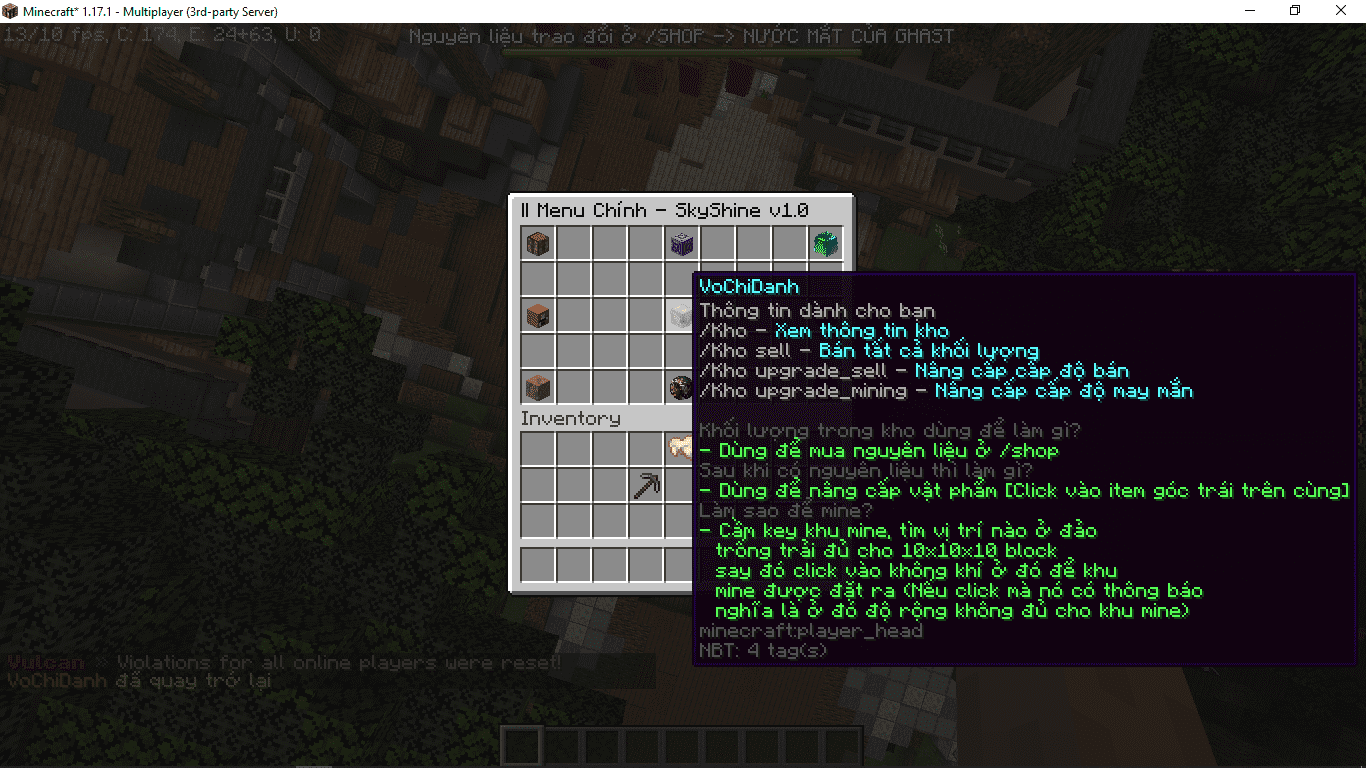1366x768 pixels.
Task: Minimize the Minecraft window
Action: pos(1250,11)
